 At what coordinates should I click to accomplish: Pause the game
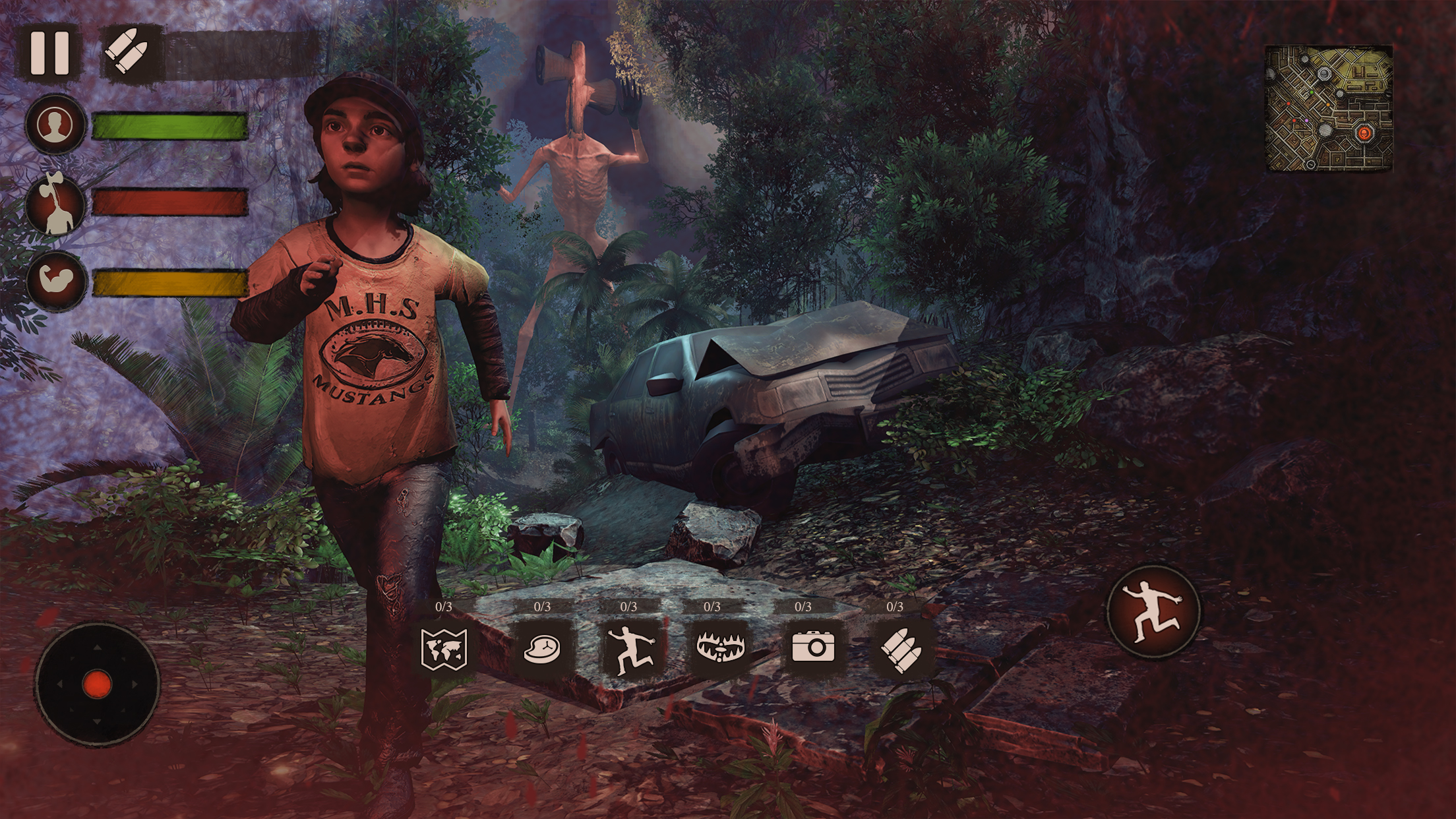pyautogui.click(x=49, y=53)
